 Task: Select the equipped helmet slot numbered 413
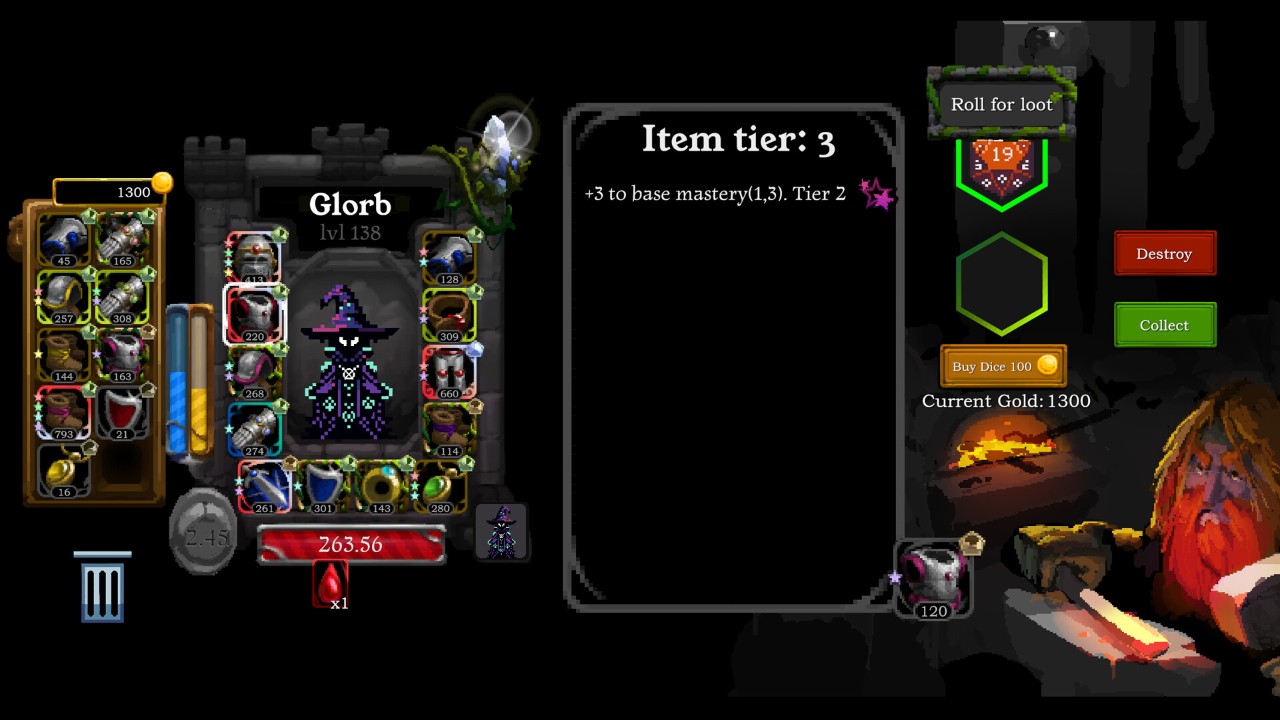[254, 258]
